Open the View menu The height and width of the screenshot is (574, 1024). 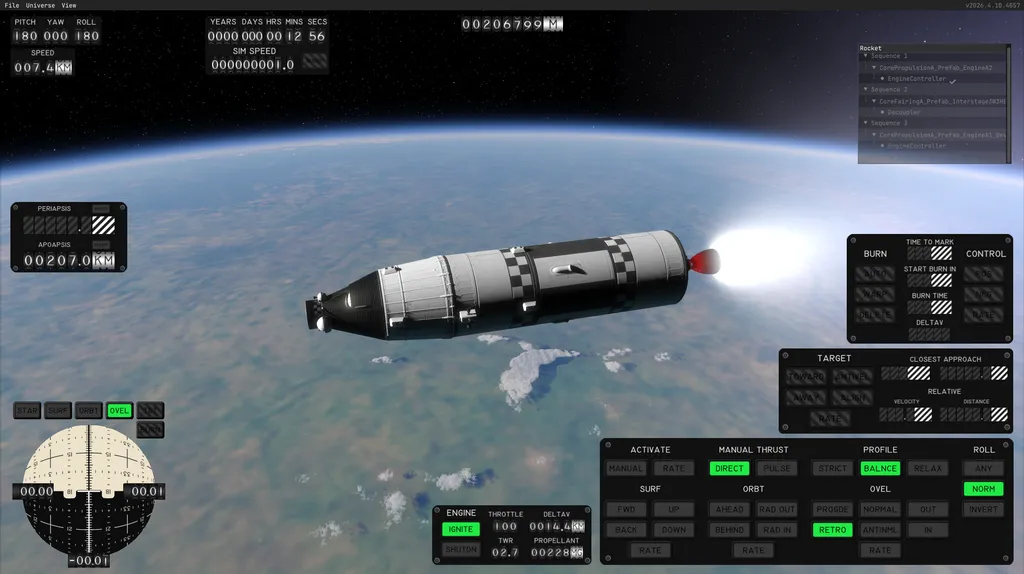point(69,5)
